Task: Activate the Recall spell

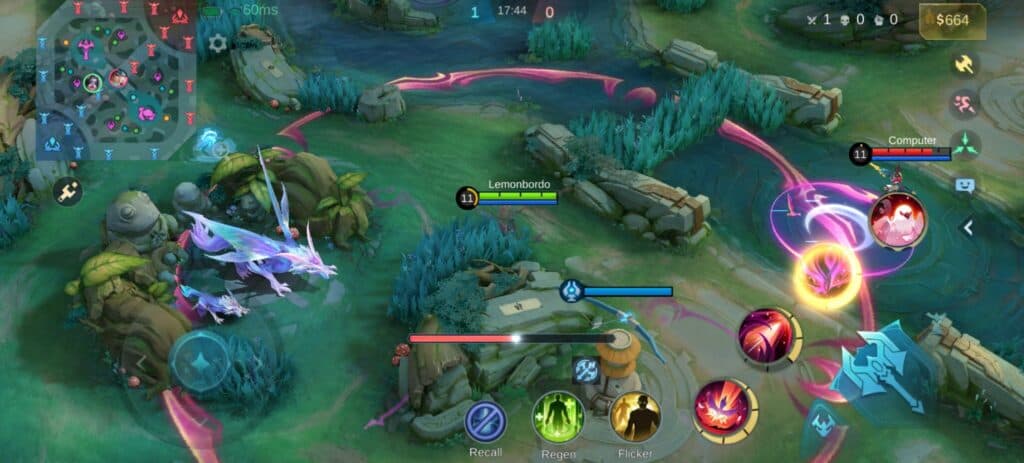Action: click(x=486, y=421)
